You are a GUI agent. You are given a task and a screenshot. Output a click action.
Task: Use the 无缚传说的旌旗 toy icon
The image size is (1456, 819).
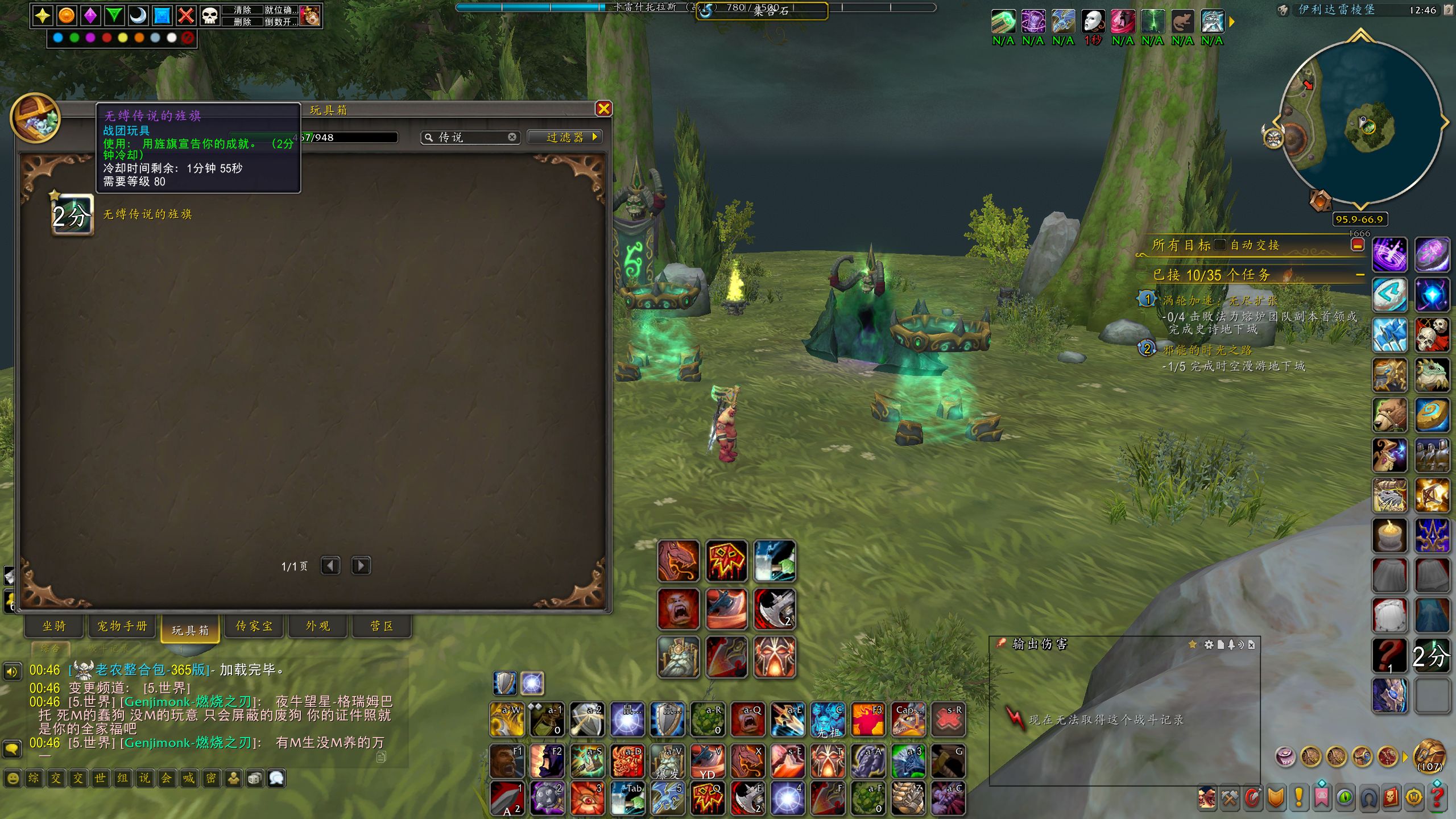tap(72, 215)
